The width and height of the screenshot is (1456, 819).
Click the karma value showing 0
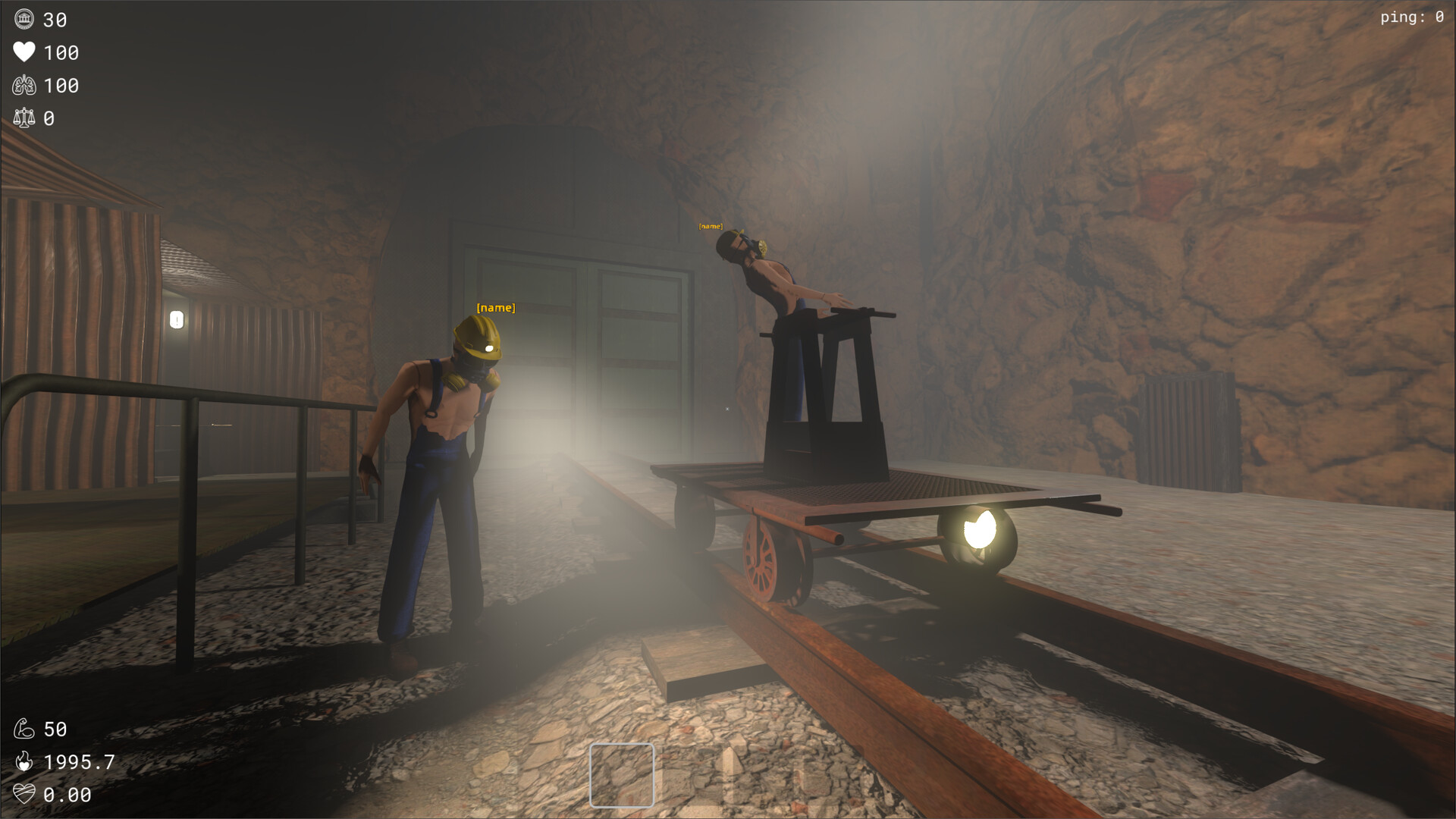point(49,118)
